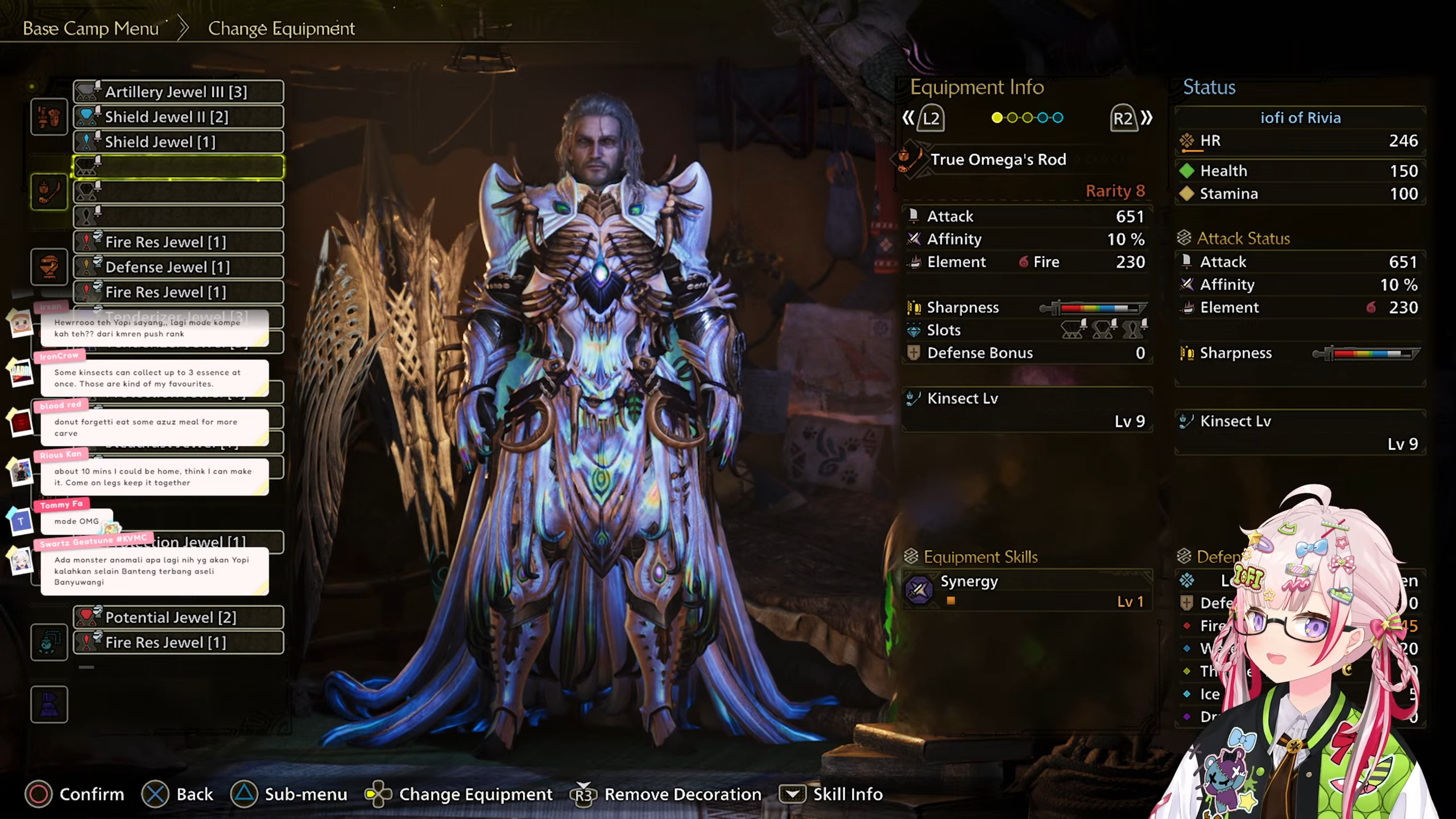Switch to the first yellow info page dot
The image size is (1456, 819).
[x=996, y=118]
